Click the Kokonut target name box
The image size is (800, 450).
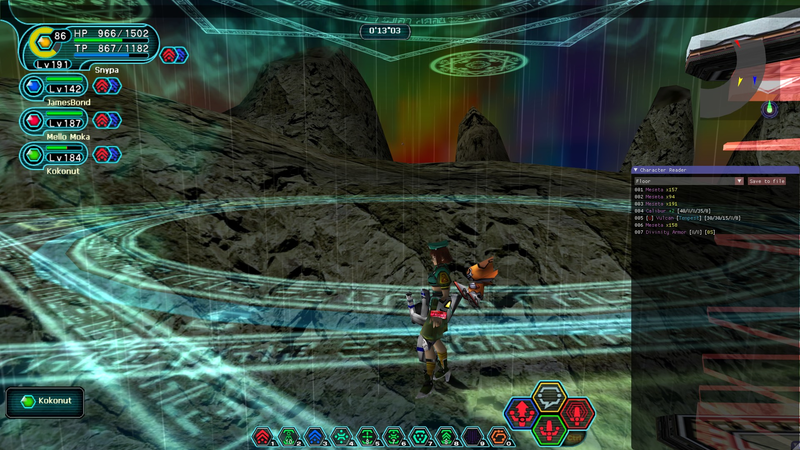click(44, 402)
